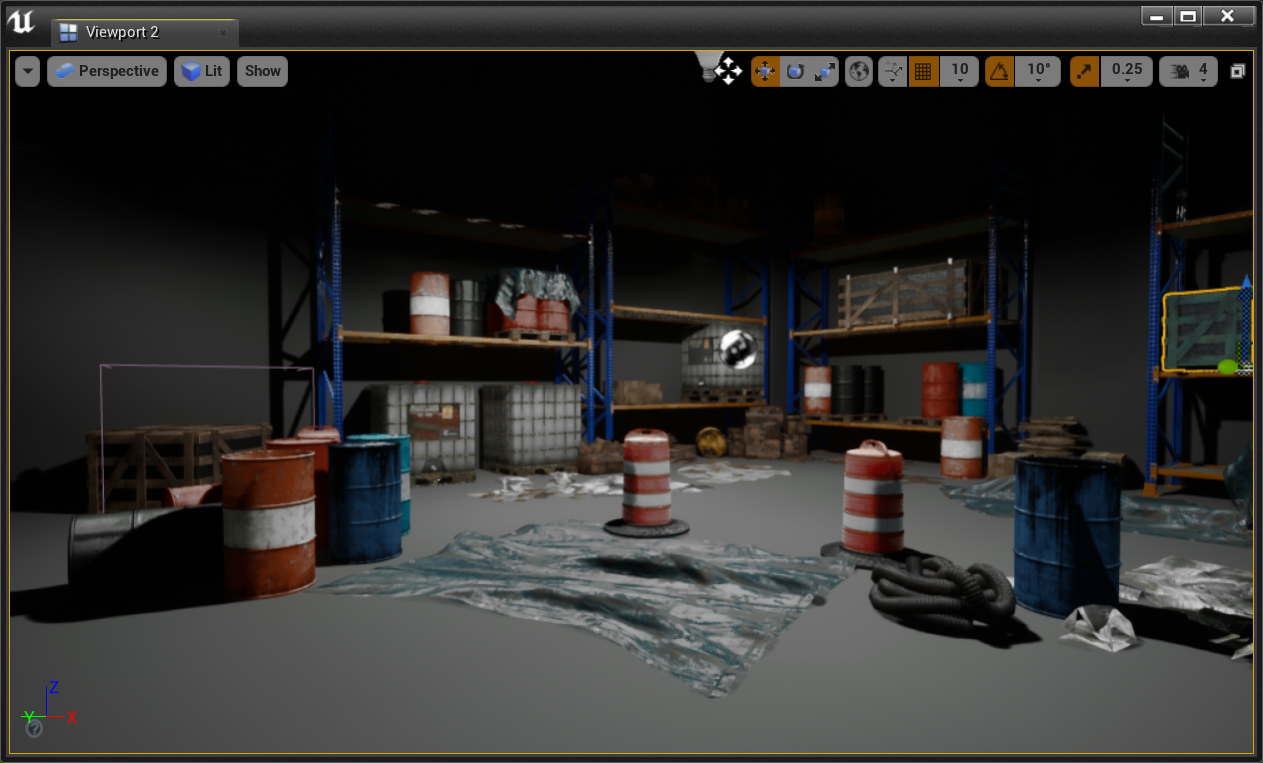This screenshot has width=1263, height=763.
Task: Open the grid snap size 10 dropdown
Action: point(959,71)
